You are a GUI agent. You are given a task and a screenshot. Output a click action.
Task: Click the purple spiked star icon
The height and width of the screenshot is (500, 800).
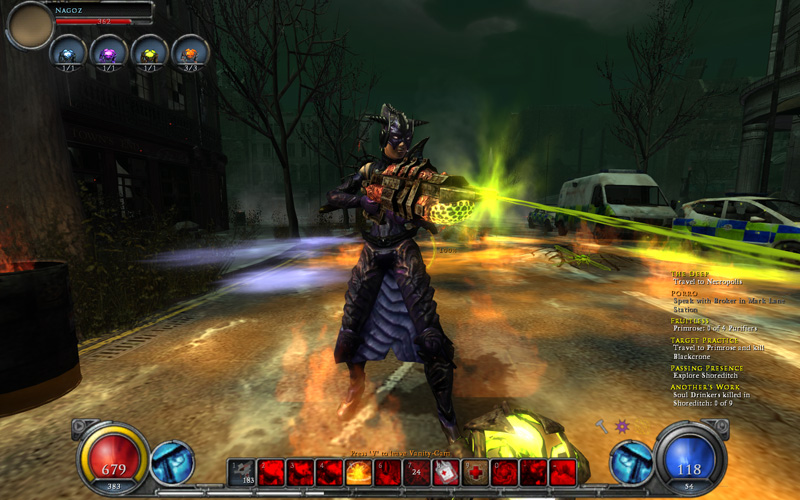click(x=622, y=426)
